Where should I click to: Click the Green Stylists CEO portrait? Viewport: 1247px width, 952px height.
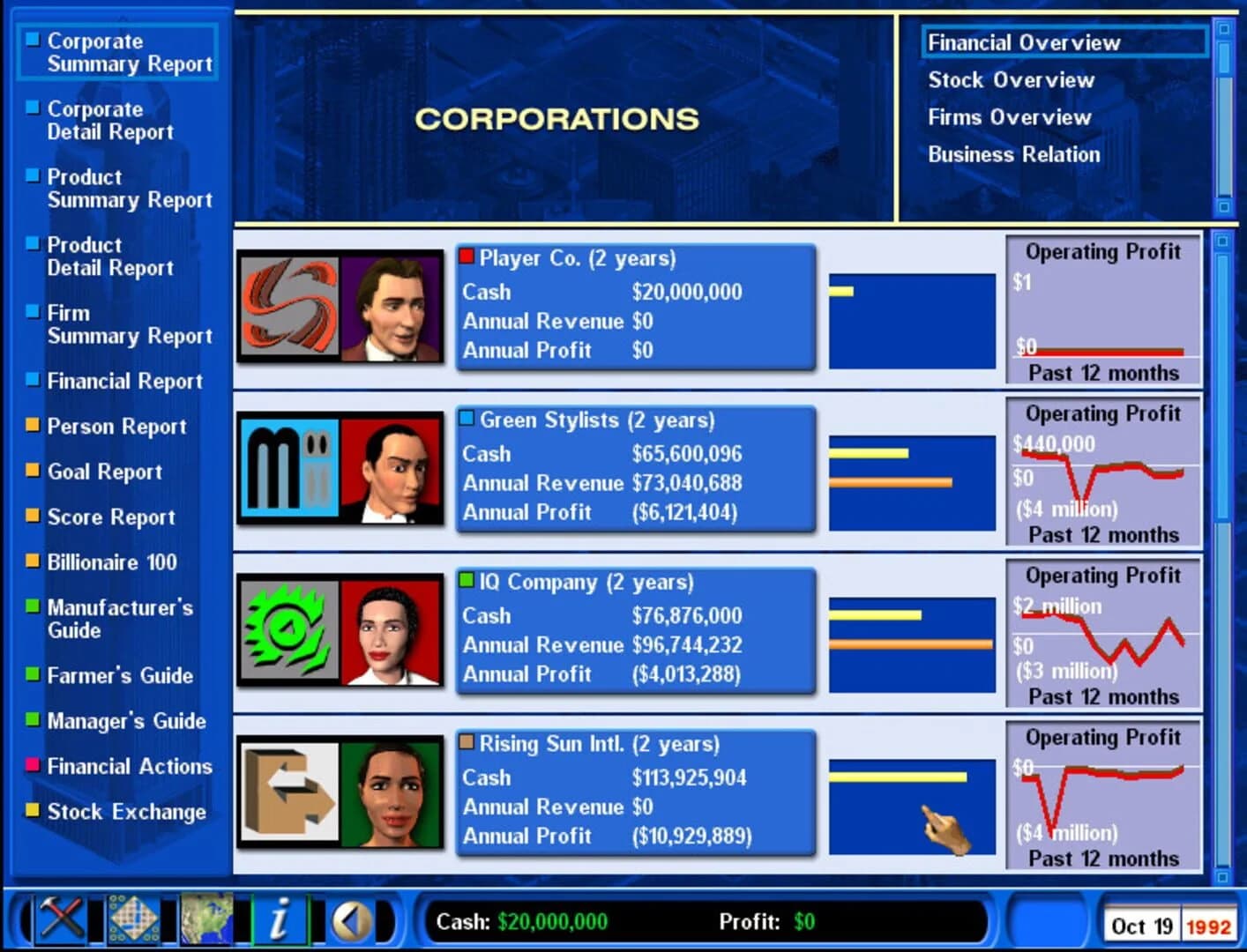[x=392, y=468]
